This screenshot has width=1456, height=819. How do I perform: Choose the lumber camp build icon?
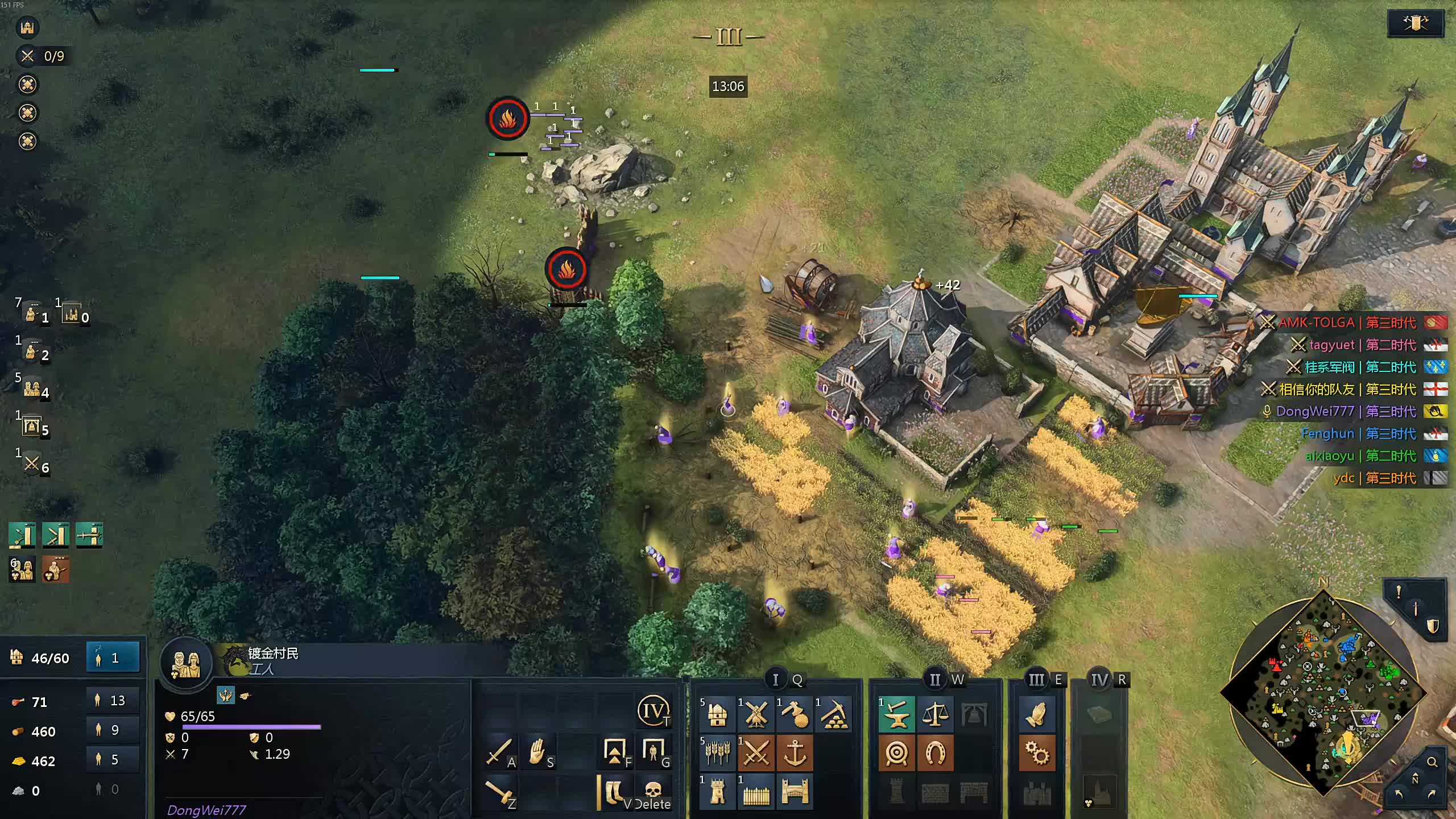(795, 714)
